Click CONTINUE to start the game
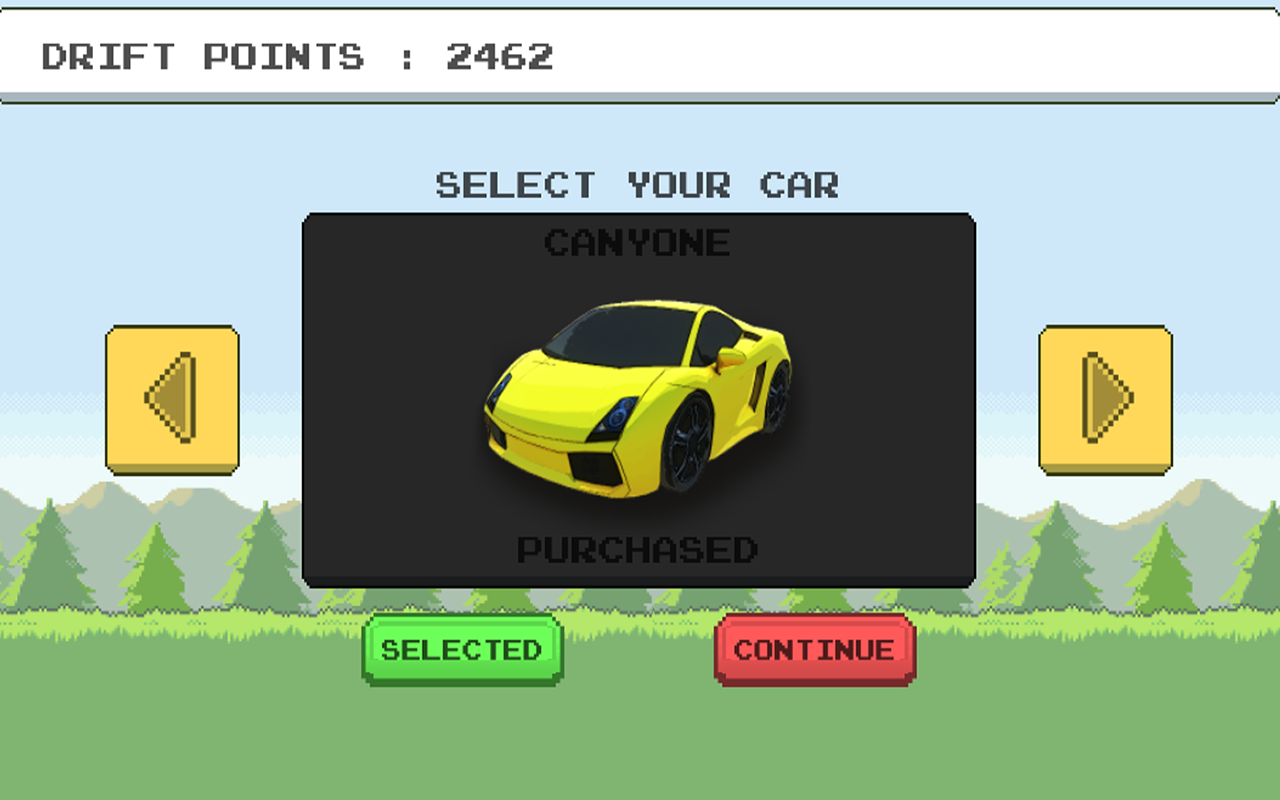The height and width of the screenshot is (800, 1280). pos(812,650)
